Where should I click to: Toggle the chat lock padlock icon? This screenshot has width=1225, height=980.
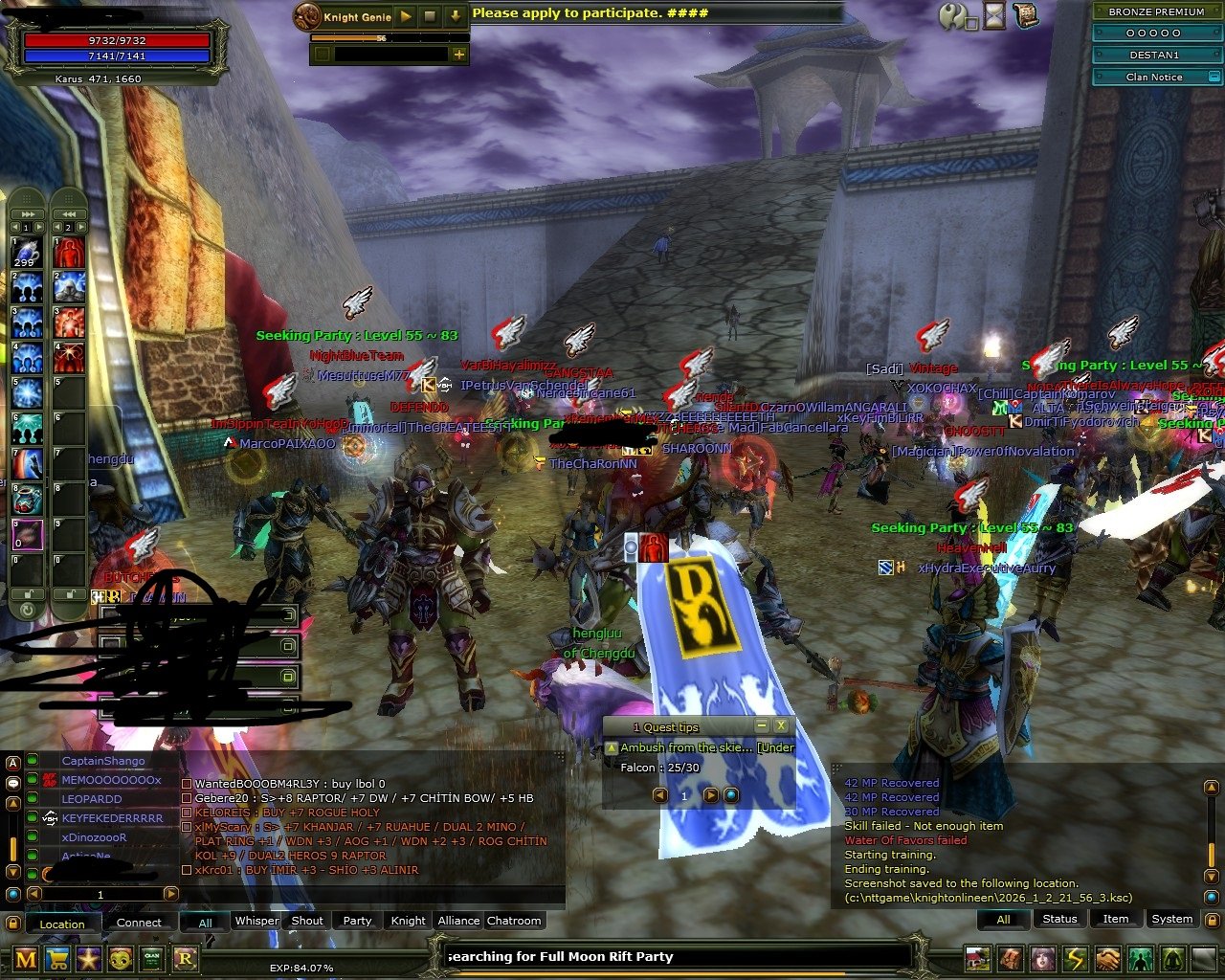tap(13, 922)
